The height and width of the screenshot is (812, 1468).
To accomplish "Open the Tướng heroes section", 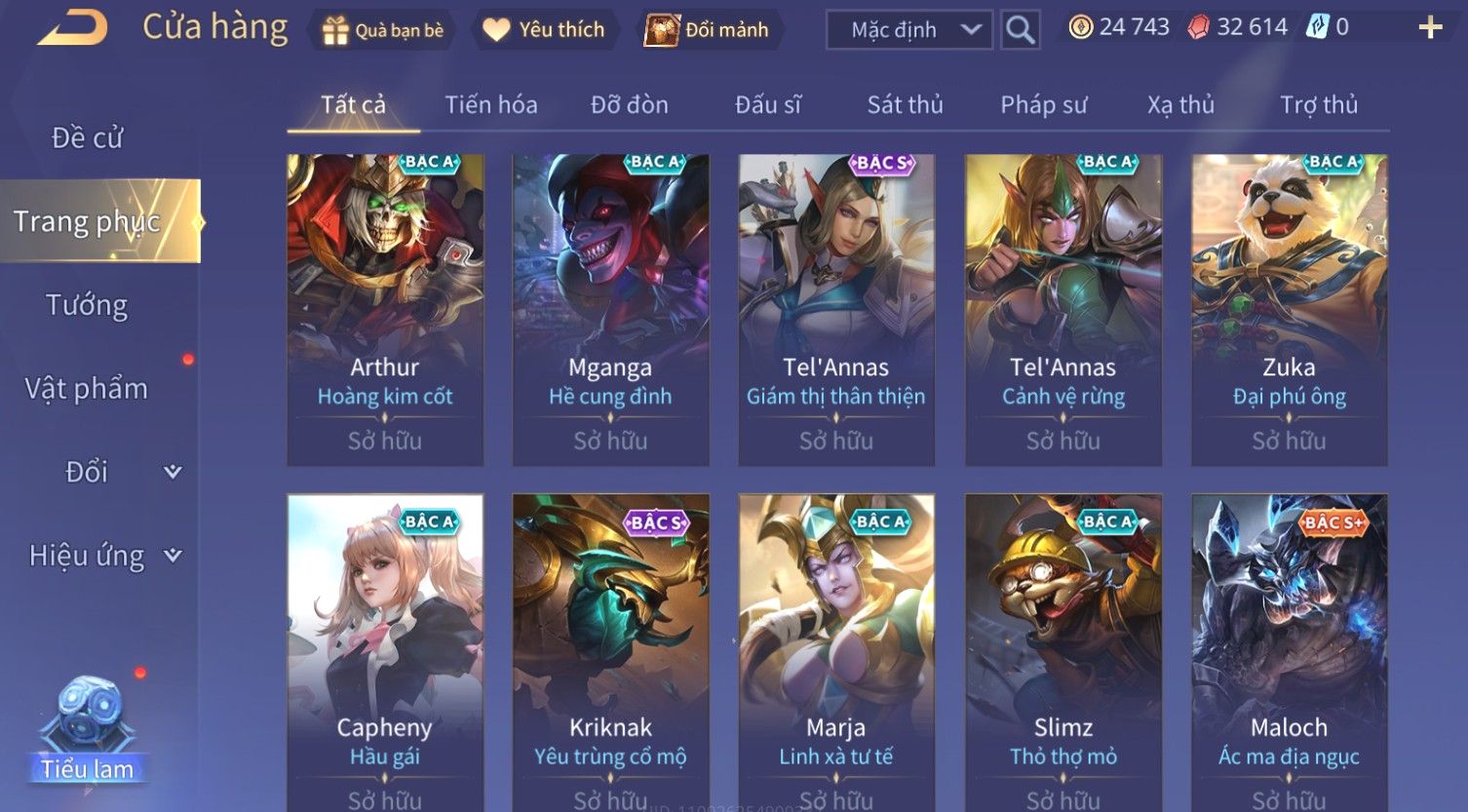I will tap(88, 306).
